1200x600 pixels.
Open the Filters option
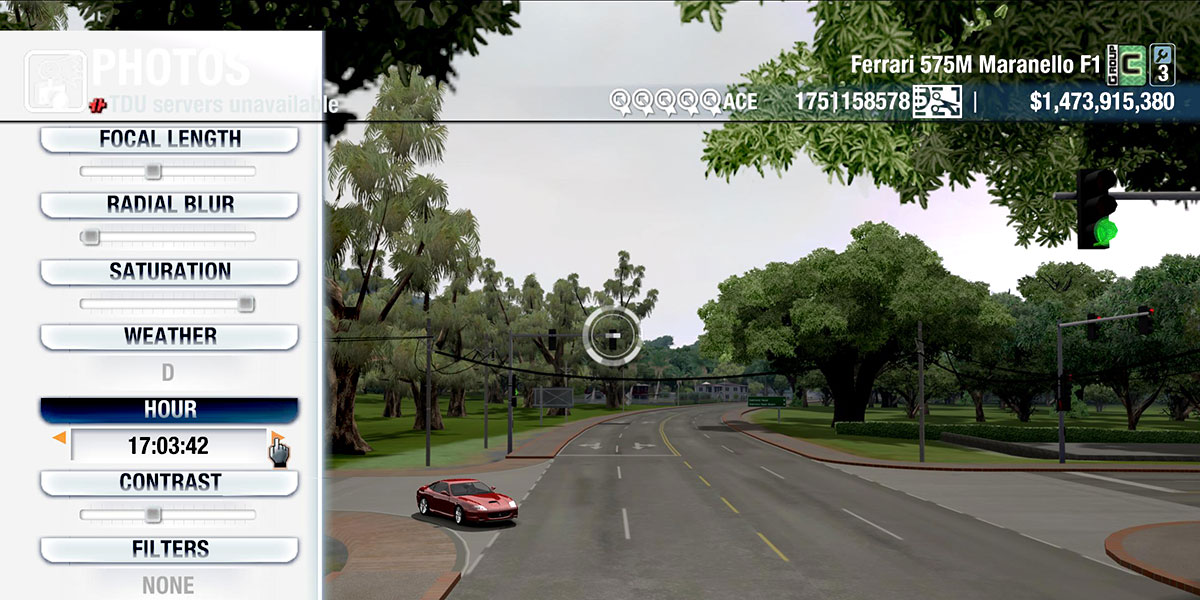pos(169,549)
